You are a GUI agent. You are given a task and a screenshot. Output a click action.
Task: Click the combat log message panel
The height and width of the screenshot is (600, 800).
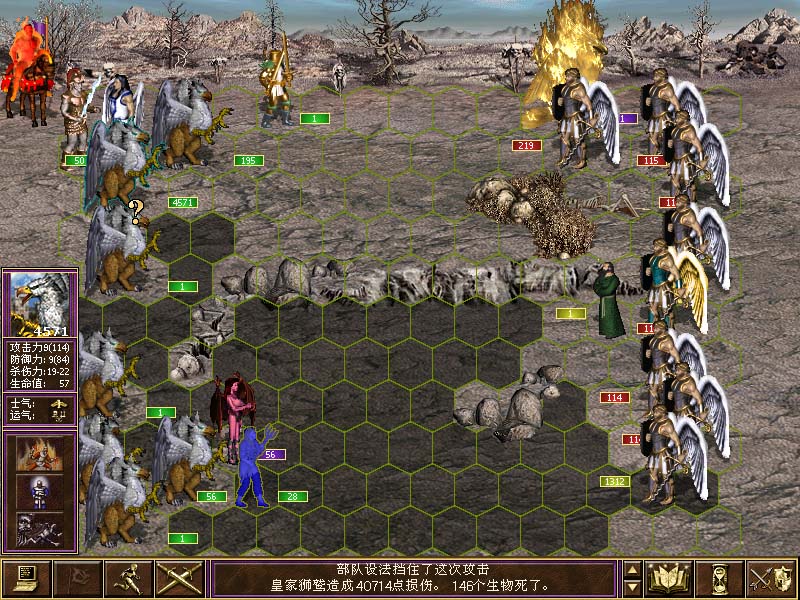pos(414,578)
